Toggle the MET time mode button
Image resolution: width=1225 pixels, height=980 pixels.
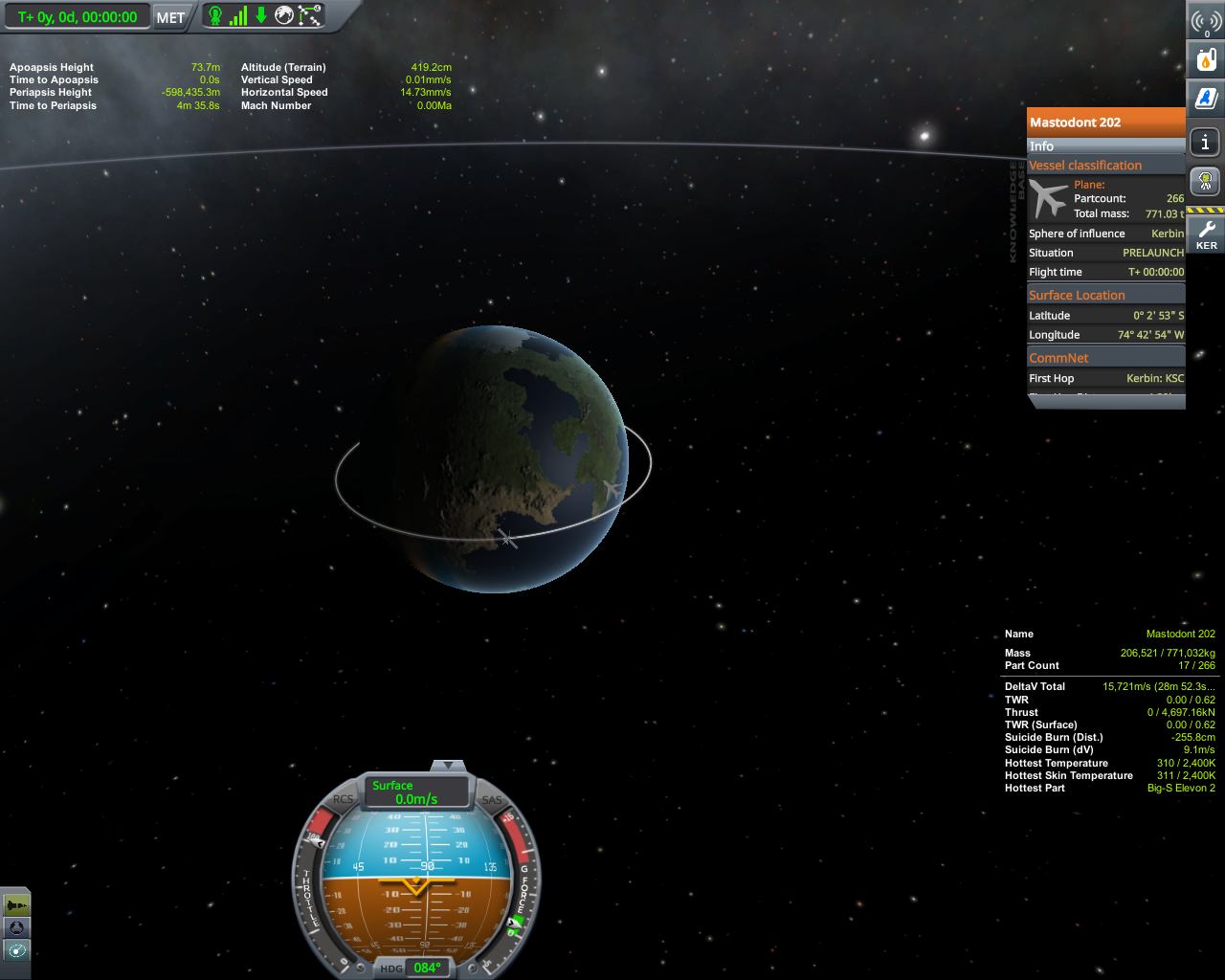(170, 17)
